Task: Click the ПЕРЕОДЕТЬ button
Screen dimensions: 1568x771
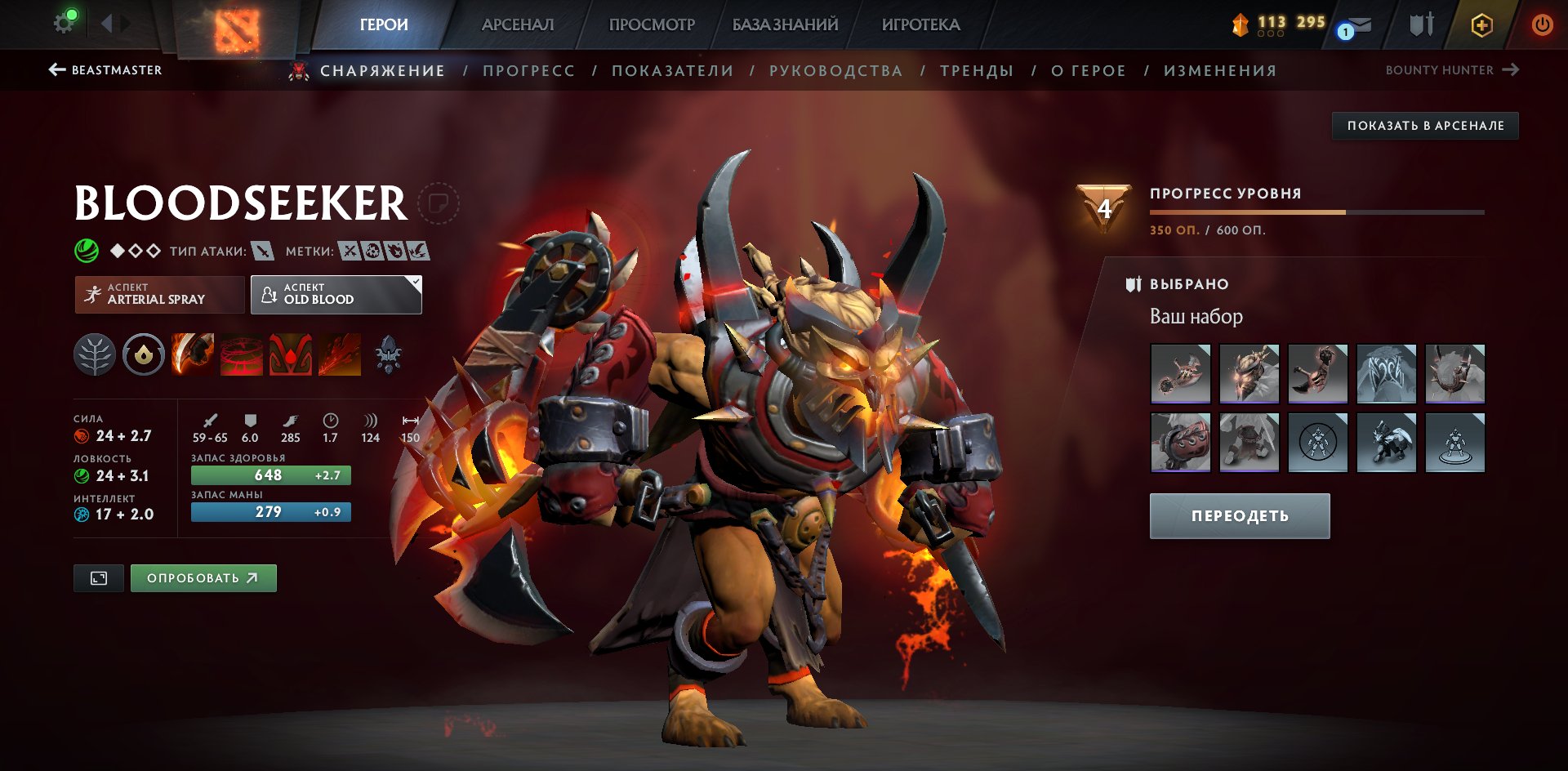Action: point(1239,515)
